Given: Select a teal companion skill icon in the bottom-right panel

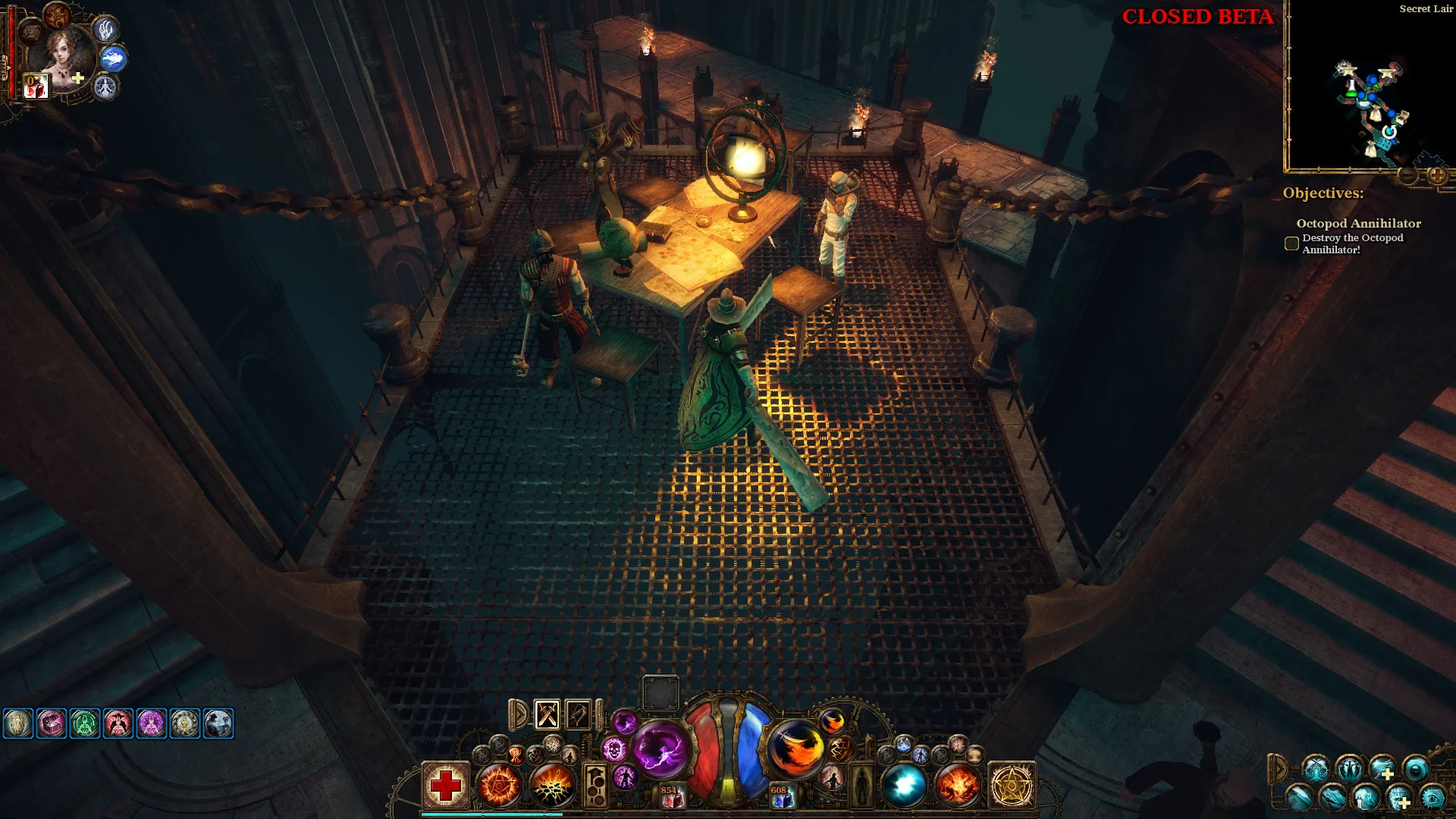Looking at the screenshot, I should [x=1316, y=769].
